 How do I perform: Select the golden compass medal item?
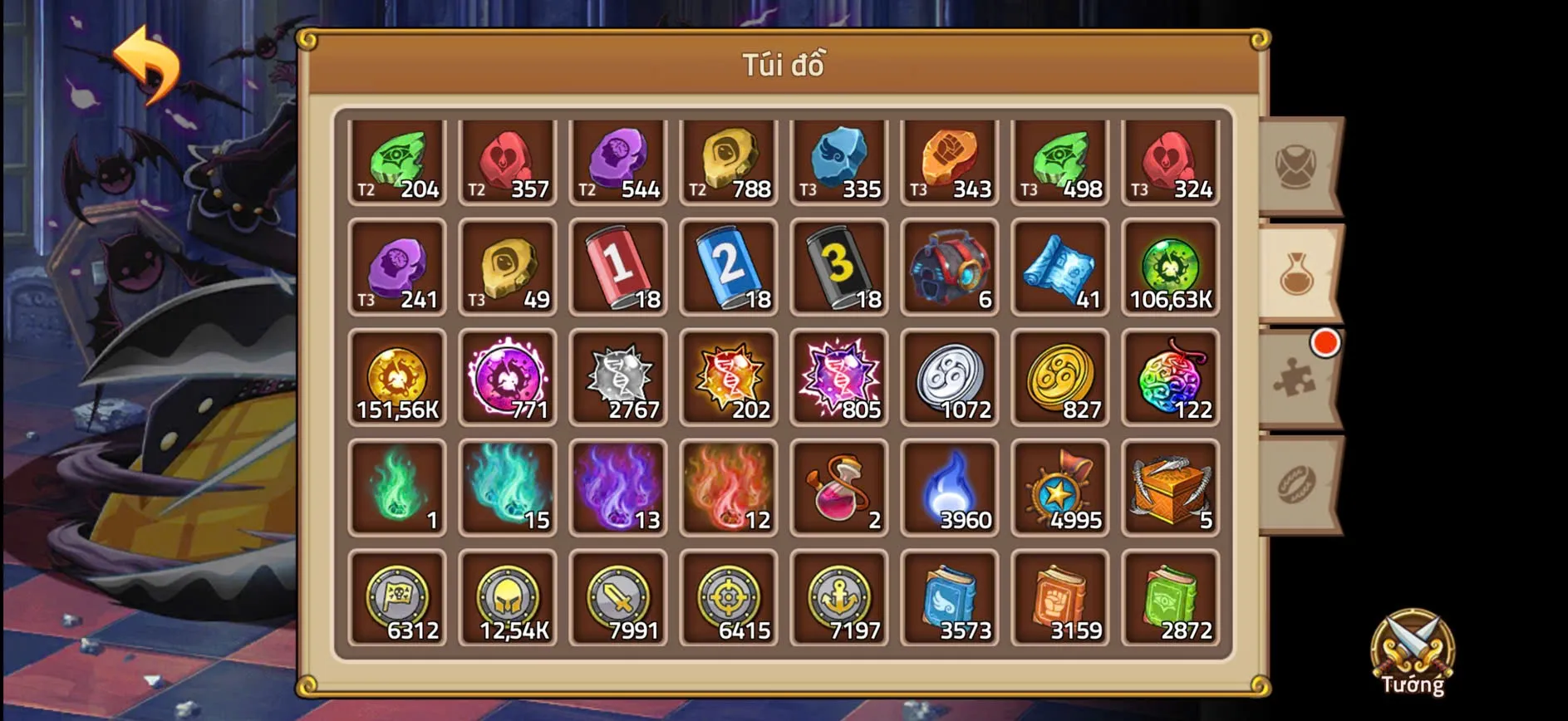point(1060,488)
